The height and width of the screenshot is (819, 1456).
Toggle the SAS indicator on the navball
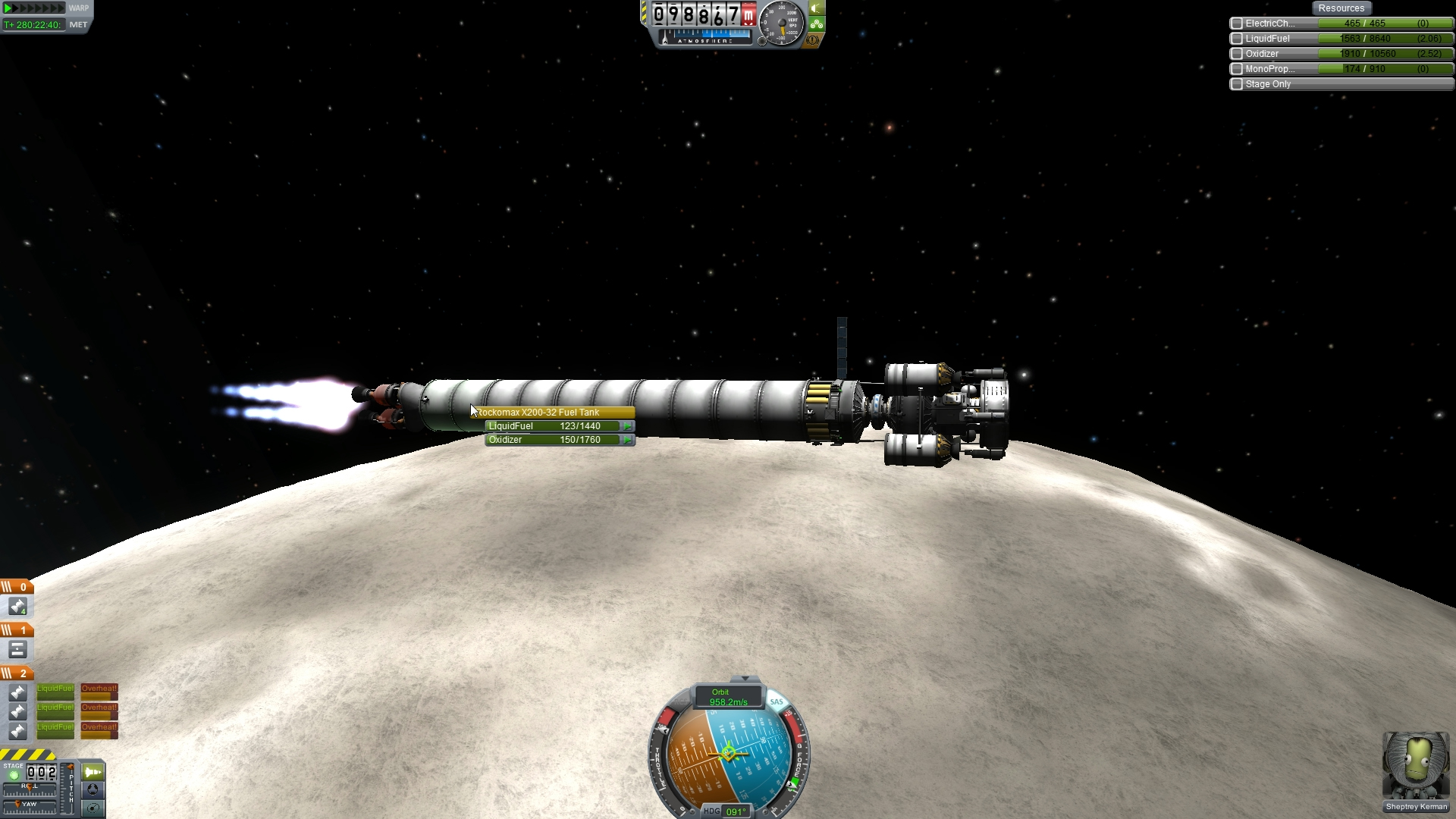point(776,701)
